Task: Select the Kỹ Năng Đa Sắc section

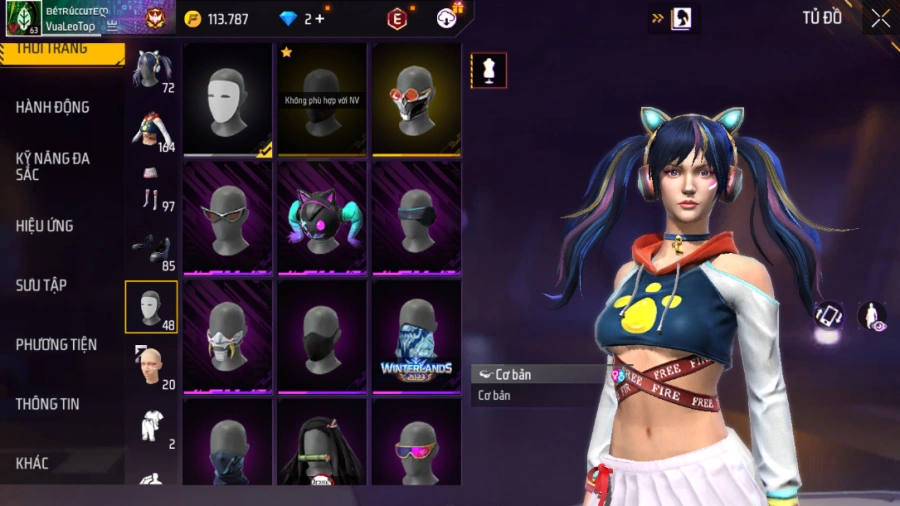Action: click(x=52, y=166)
